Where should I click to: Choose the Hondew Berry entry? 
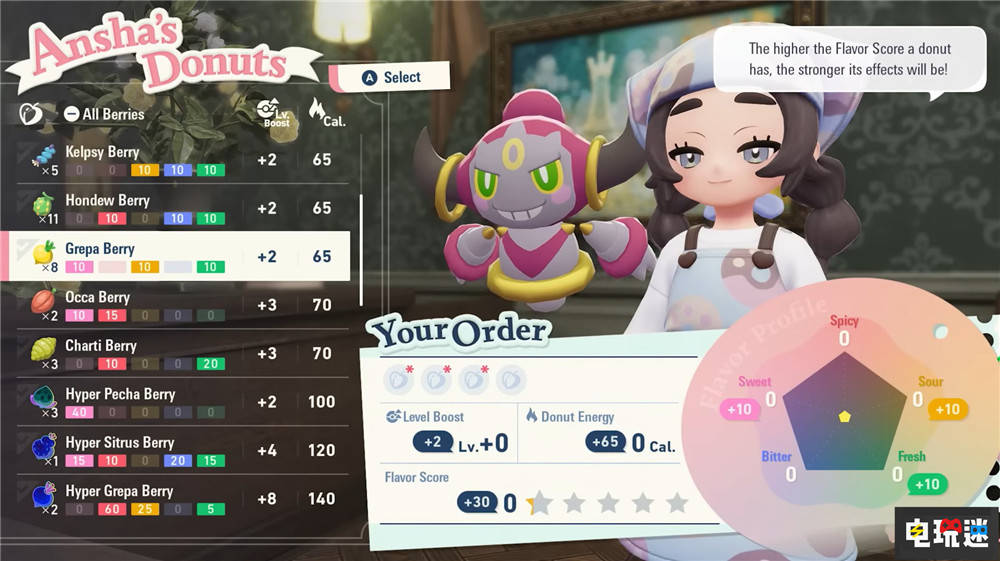click(x=180, y=208)
